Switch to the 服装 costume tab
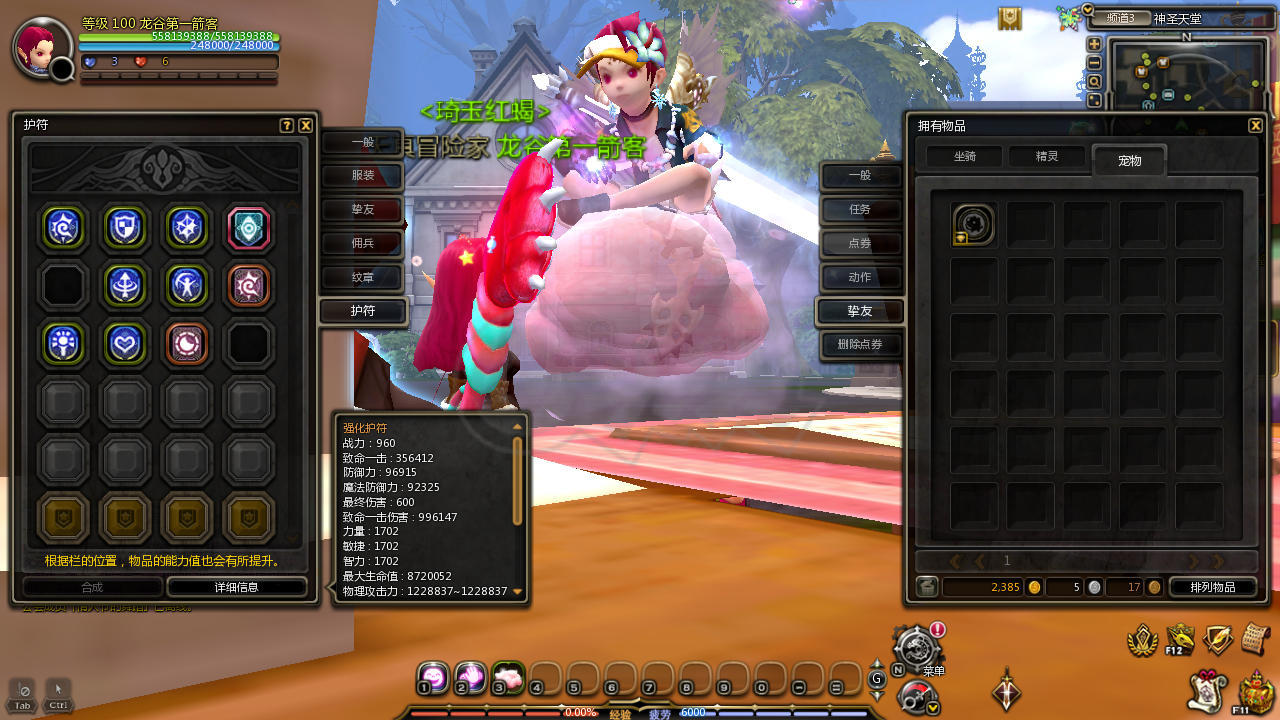 pos(363,177)
